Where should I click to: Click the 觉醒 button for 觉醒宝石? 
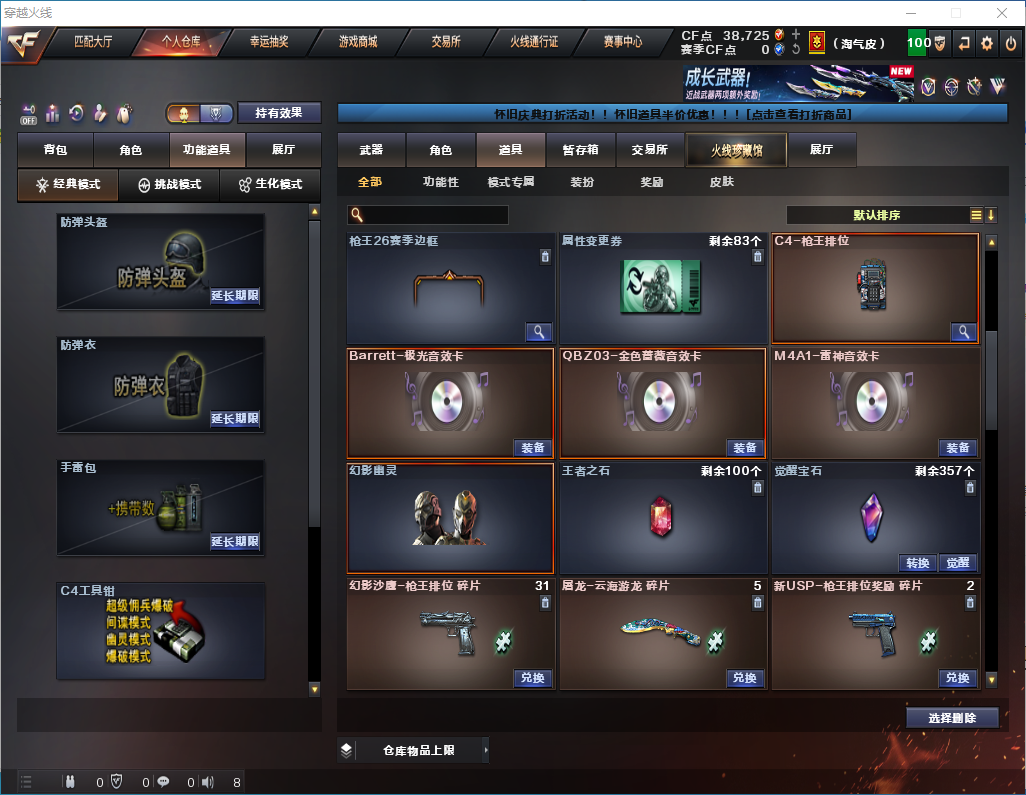coord(958,563)
